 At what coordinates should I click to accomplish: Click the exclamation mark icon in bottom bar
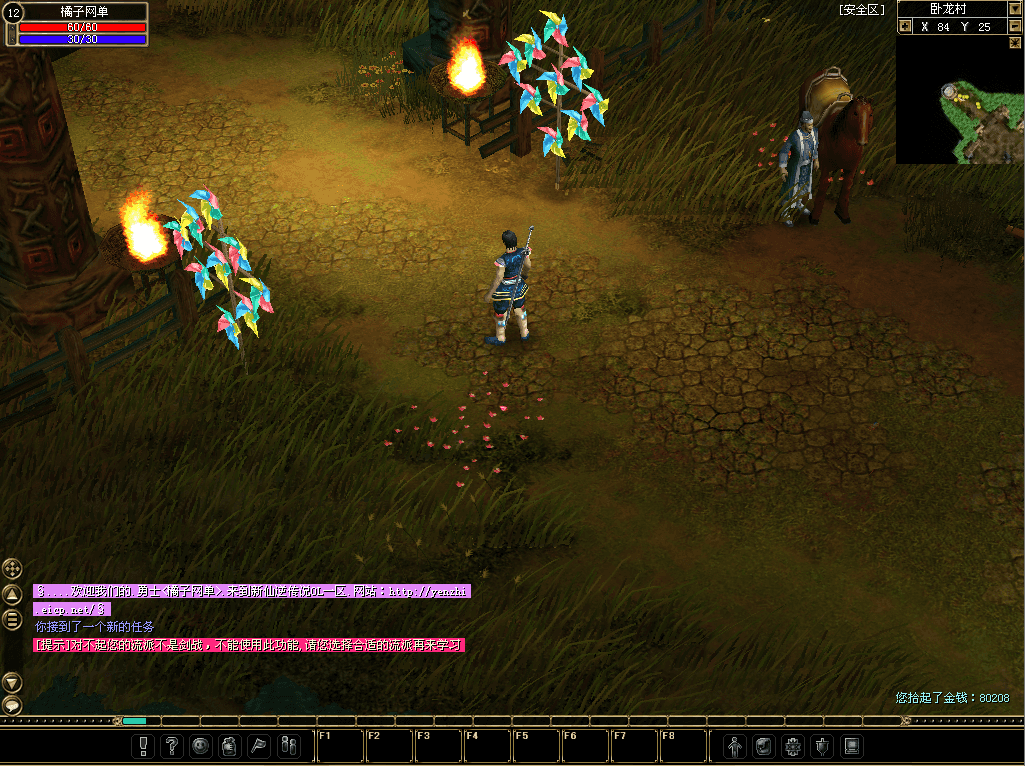[x=144, y=746]
